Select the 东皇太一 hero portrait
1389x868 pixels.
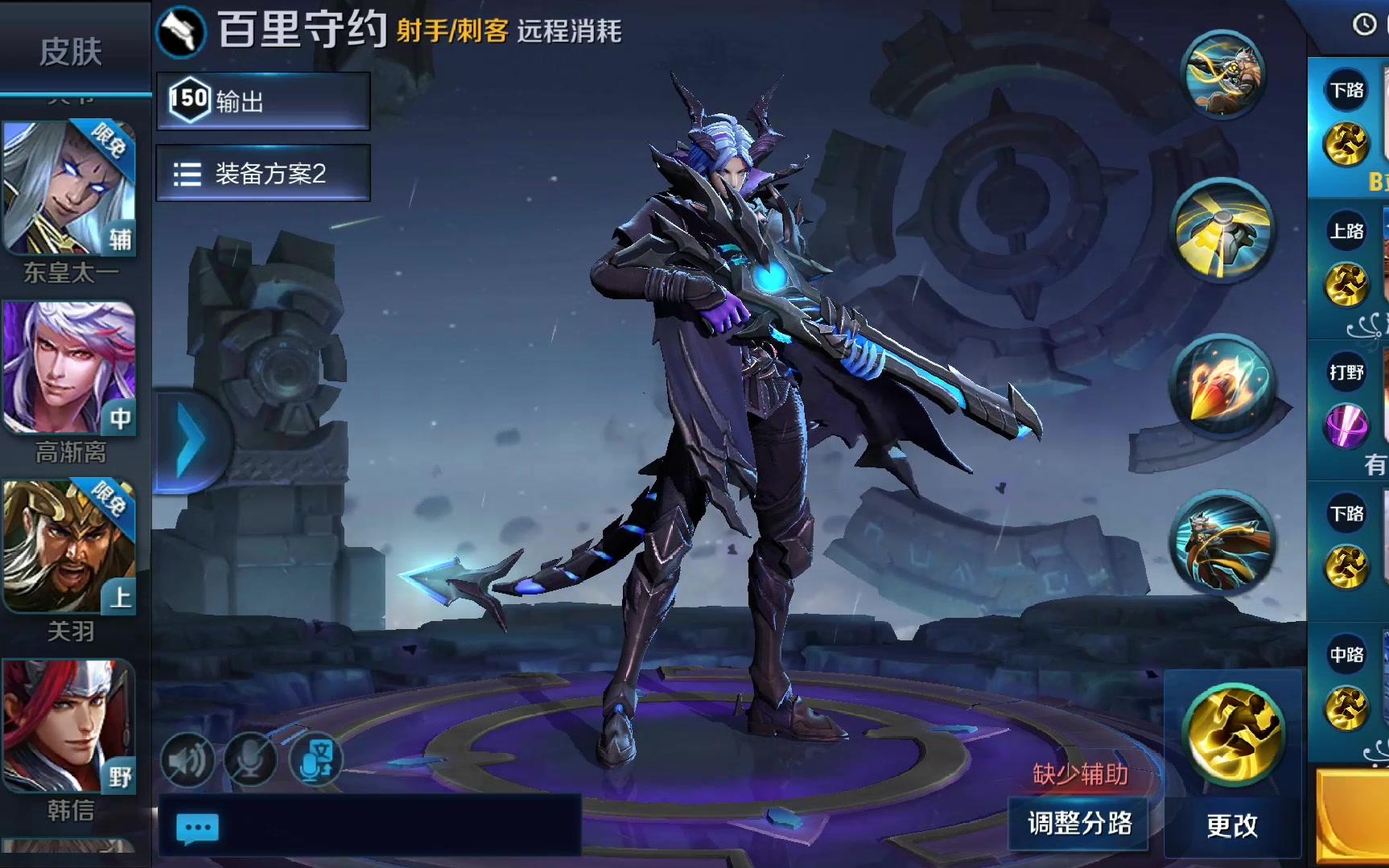pyautogui.click(x=70, y=189)
